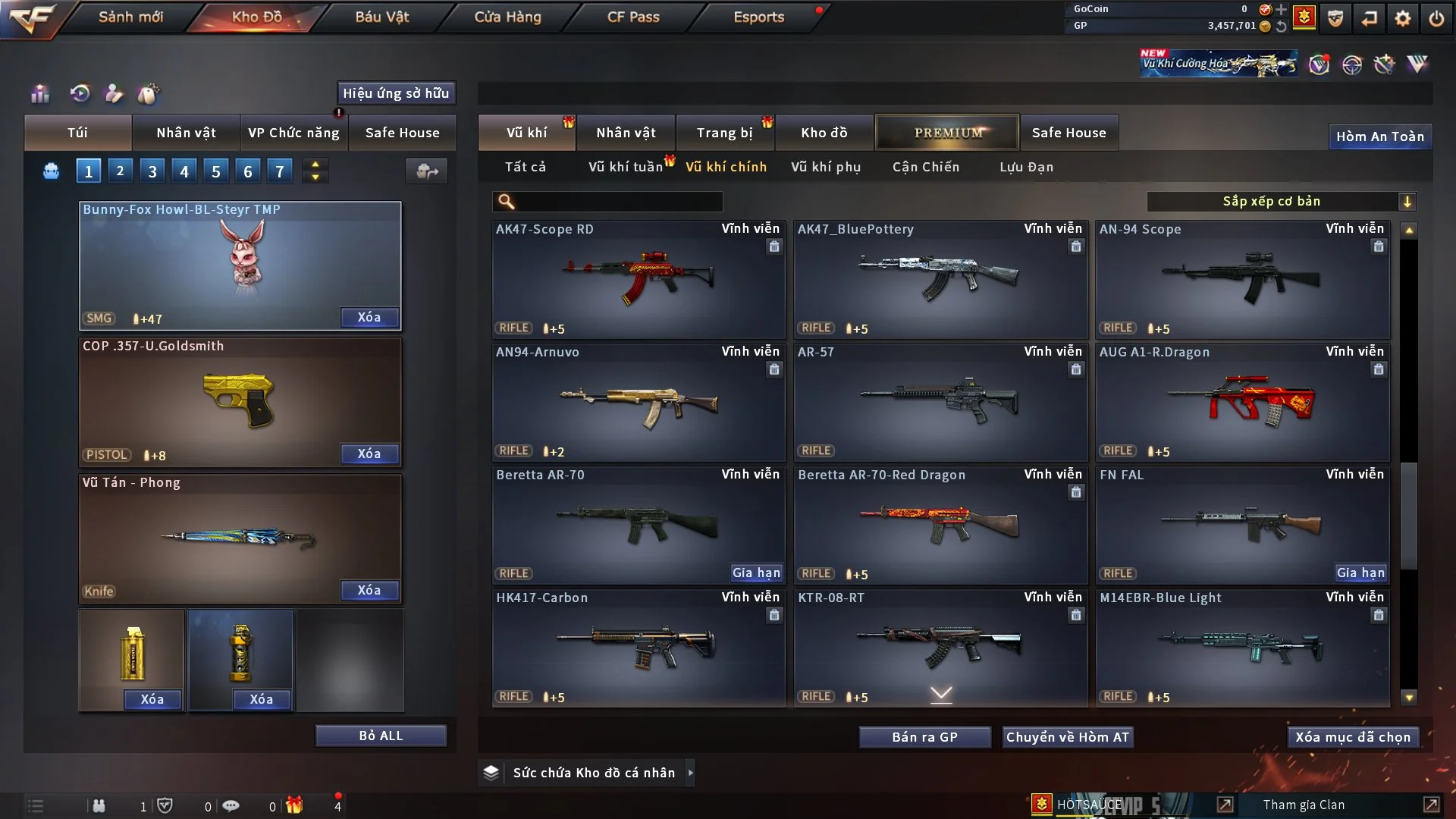The width and height of the screenshot is (1456, 819).
Task: Filter by Cận Chiến melee weapons
Action: pos(925,167)
